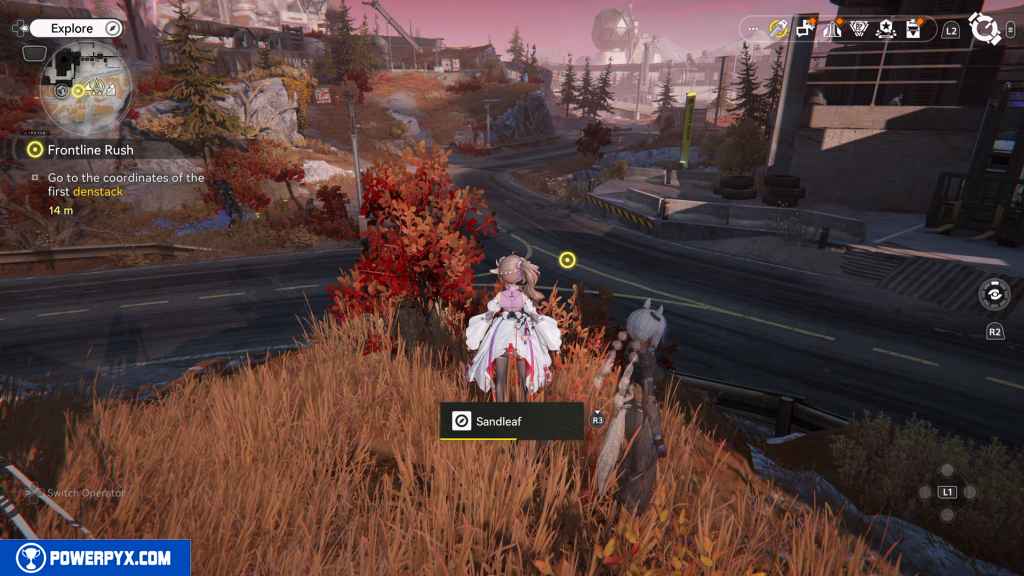Click the yellow quest marker on minimap
Image resolution: width=1024 pixels, height=576 pixels.
(x=78, y=91)
